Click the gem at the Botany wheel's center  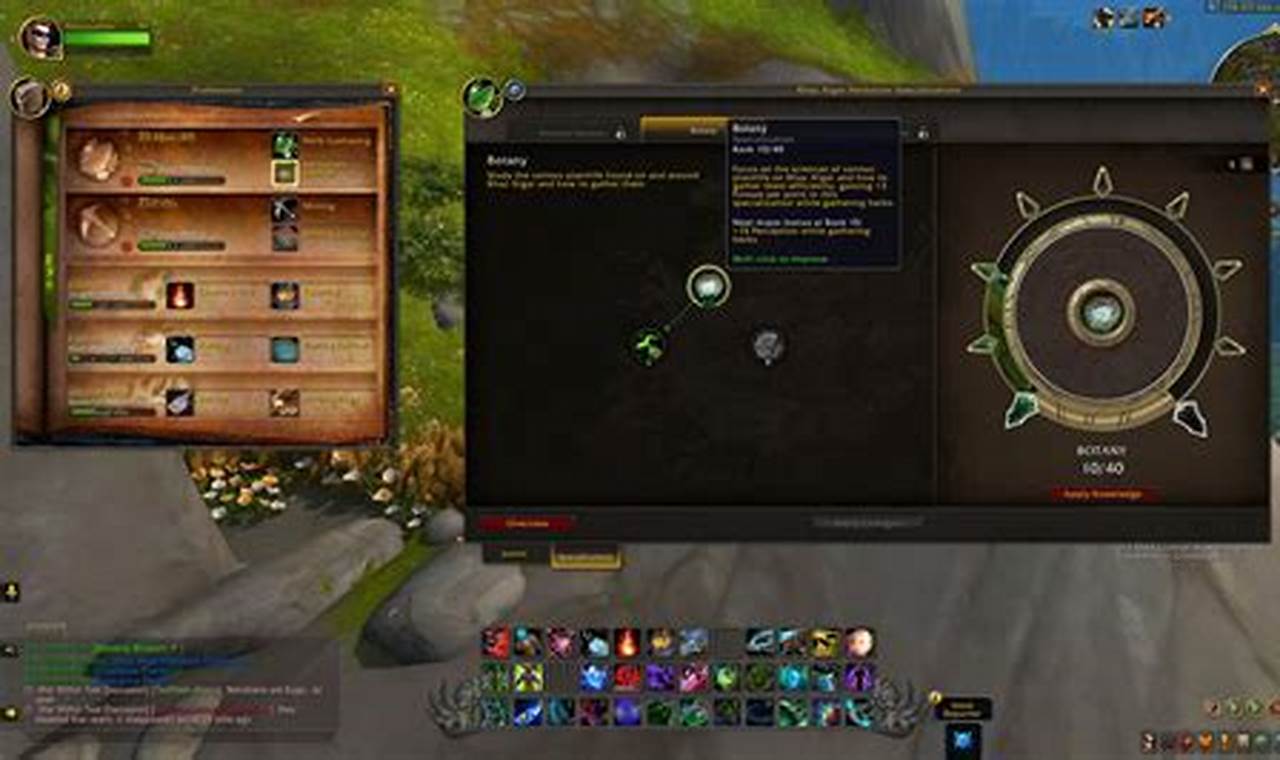[1100, 312]
